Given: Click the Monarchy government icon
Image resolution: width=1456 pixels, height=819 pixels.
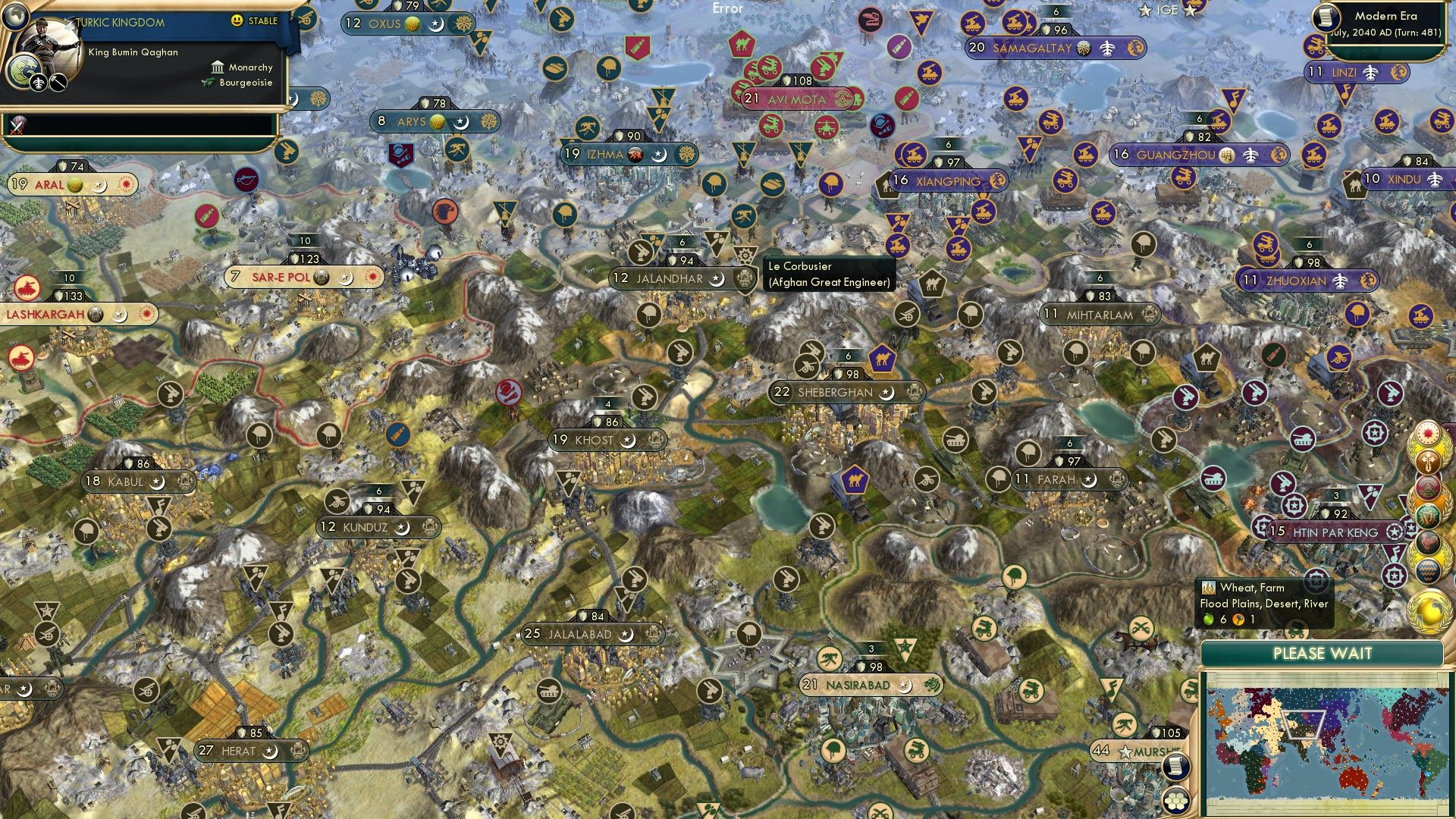Looking at the screenshot, I should pyautogui.click(x=216, y=67).
